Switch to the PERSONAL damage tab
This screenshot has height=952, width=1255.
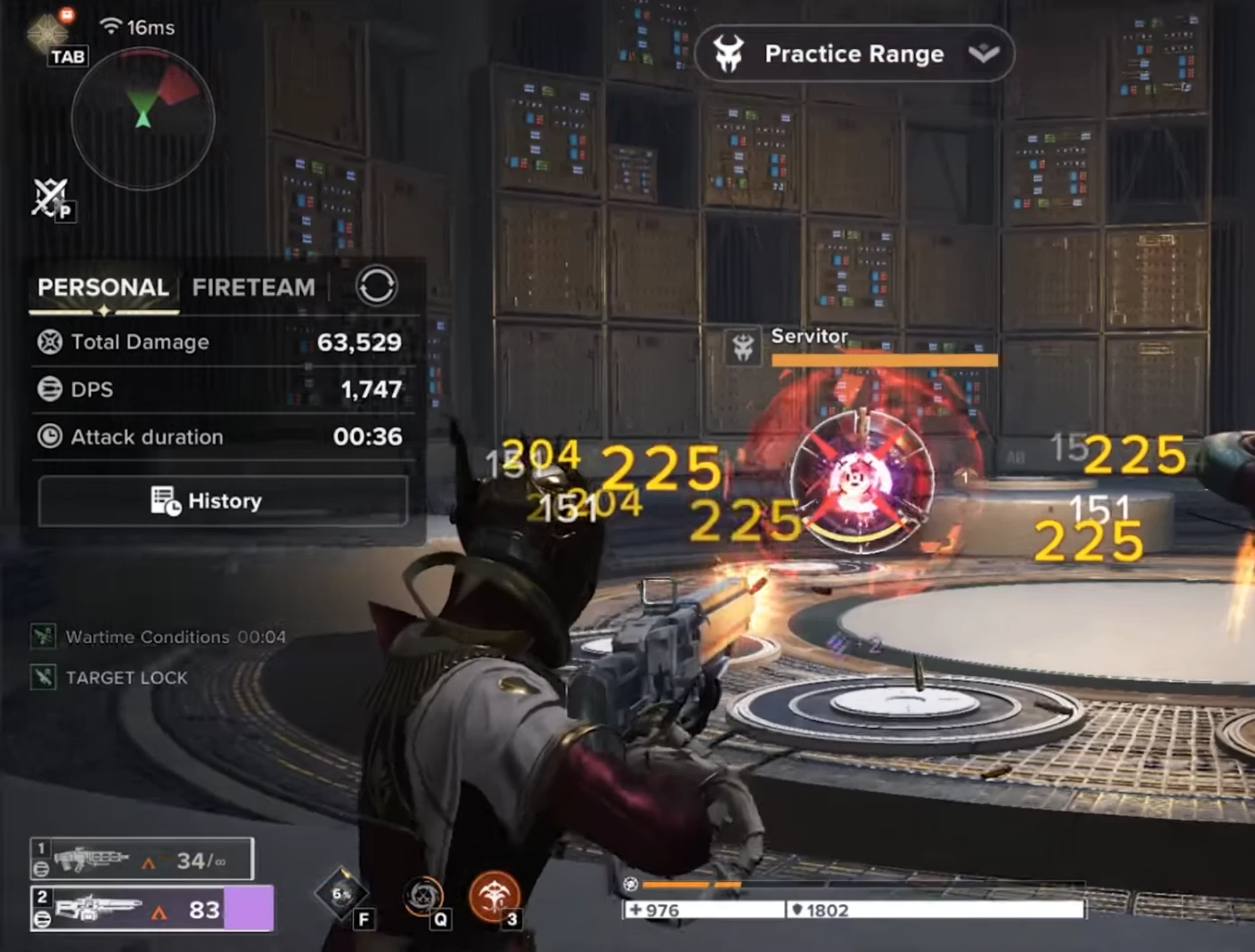(103, 287)
